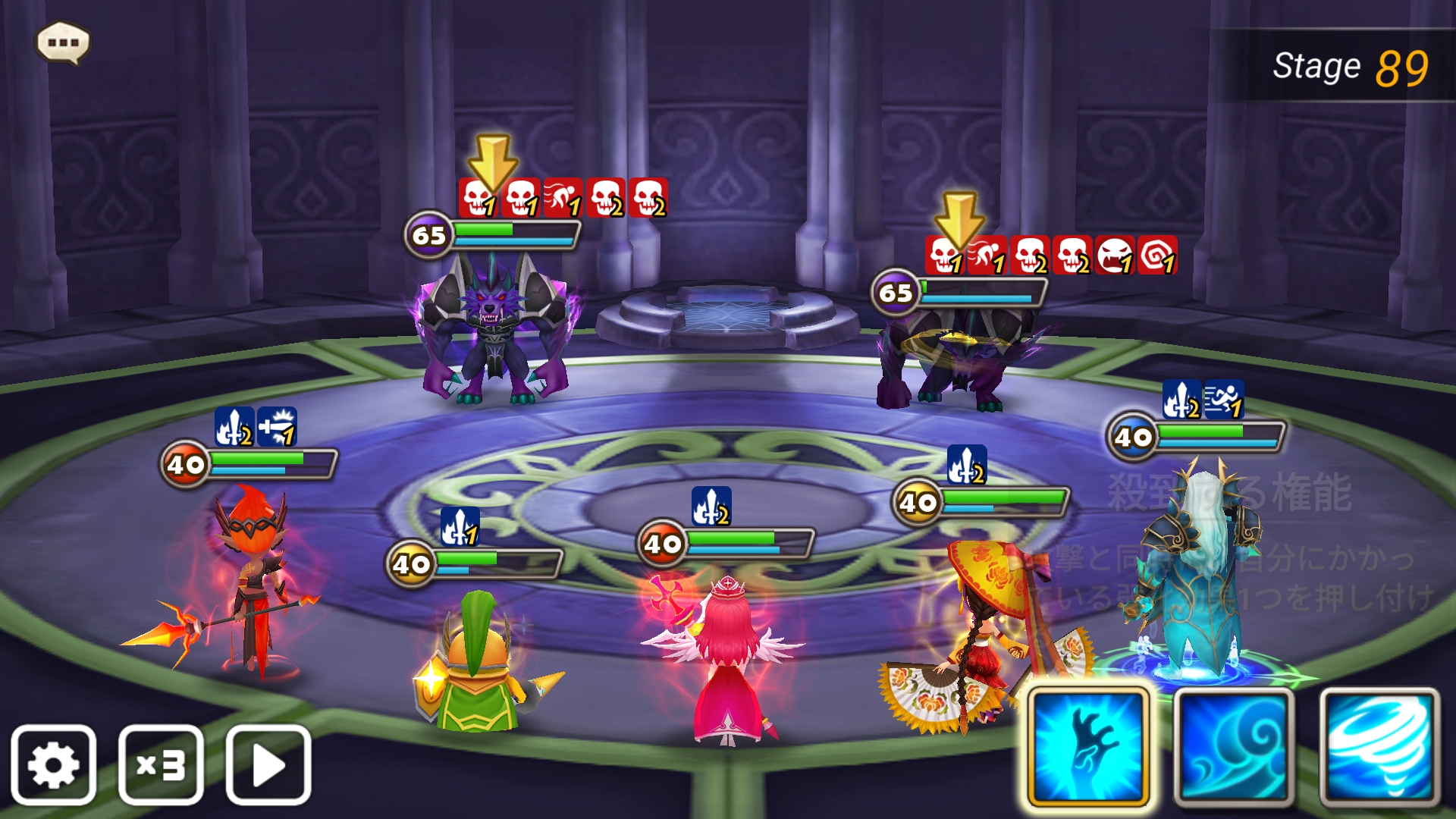Use the ocean wave skill
Image resolution: width=1456 pixels, height=819 pixels.
point(1233,747)
